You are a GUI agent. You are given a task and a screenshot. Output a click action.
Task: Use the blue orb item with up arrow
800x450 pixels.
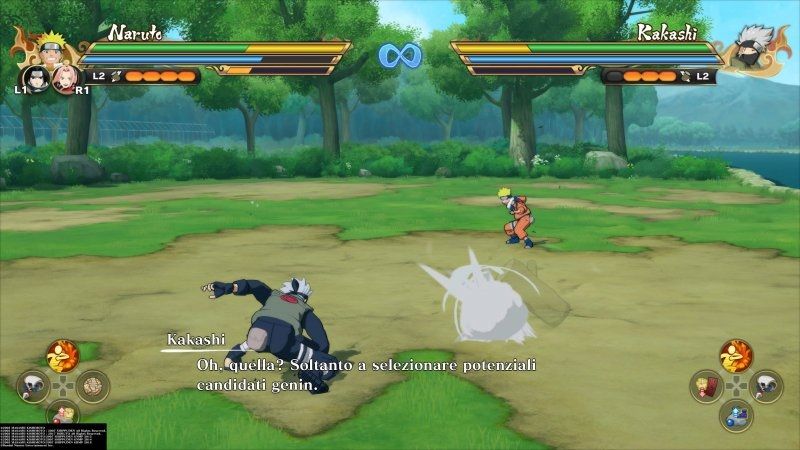(x=736, y=413)
